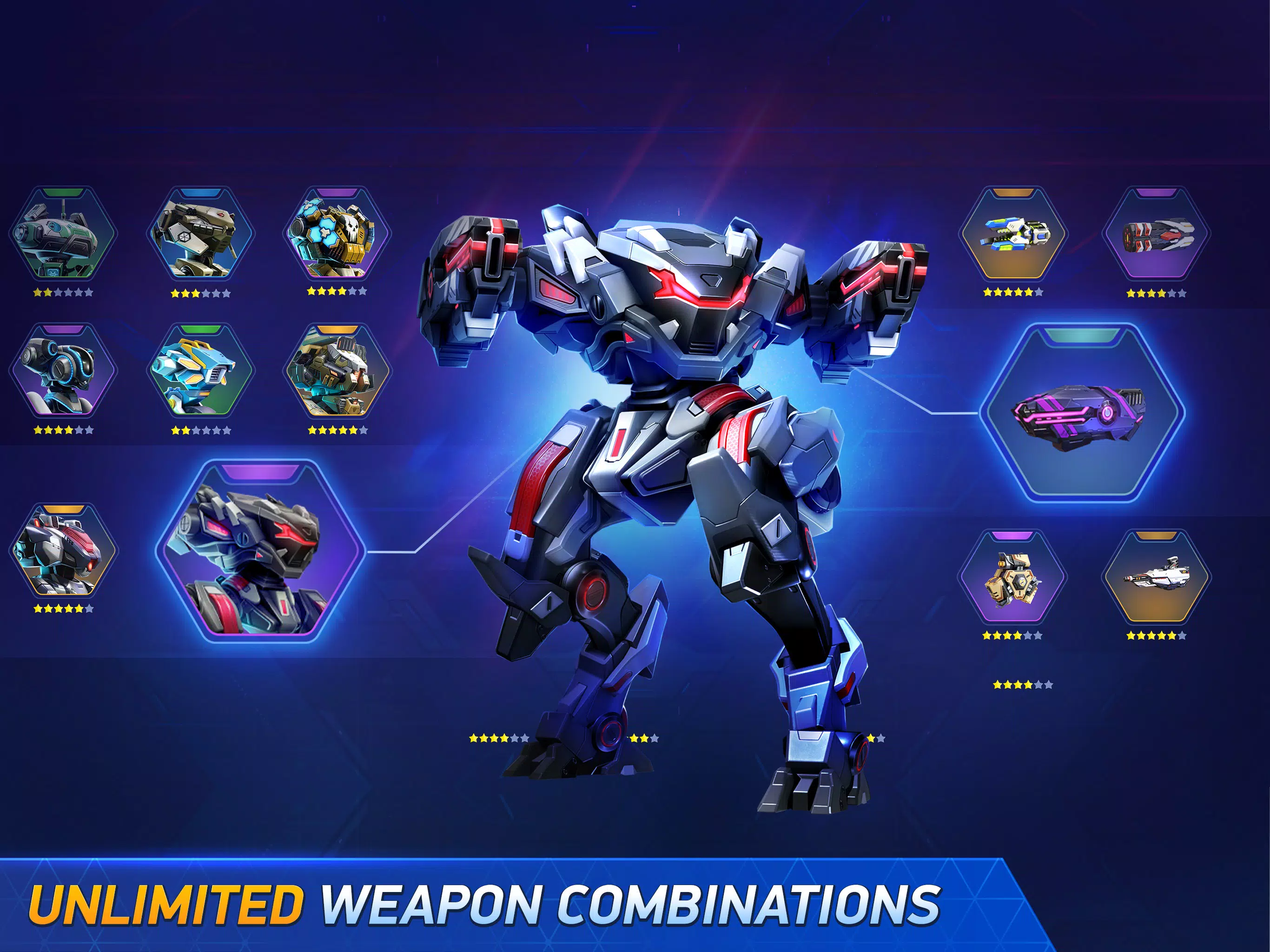The height and width of the screenshot is (952, 1270).
Task: Equip the blue and yellow multi-barrel weapon
Action: [x=1013, y=234]
